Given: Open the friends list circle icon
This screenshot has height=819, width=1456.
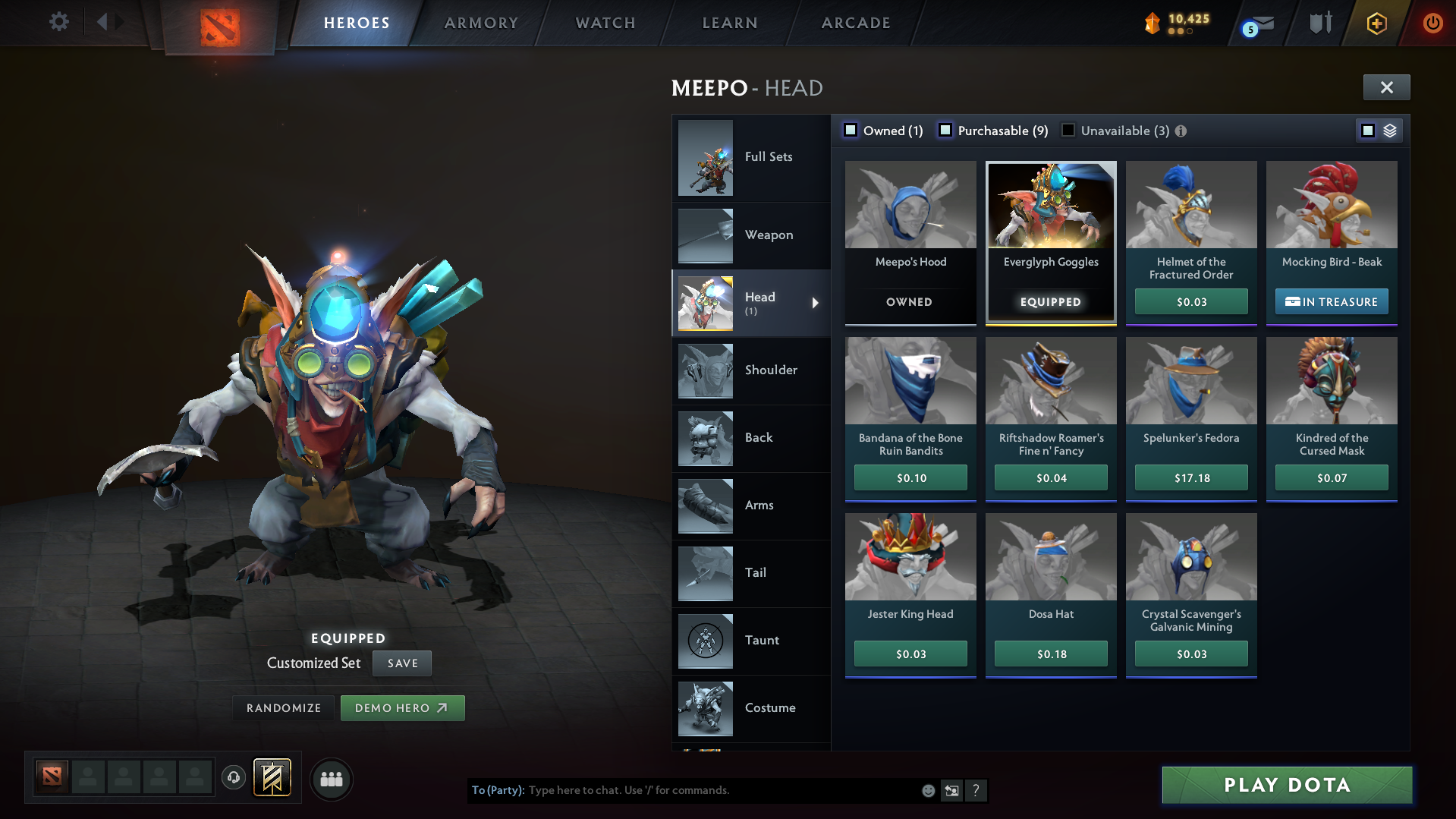Looking at the screenshot, I should click(x=332, y=779).
